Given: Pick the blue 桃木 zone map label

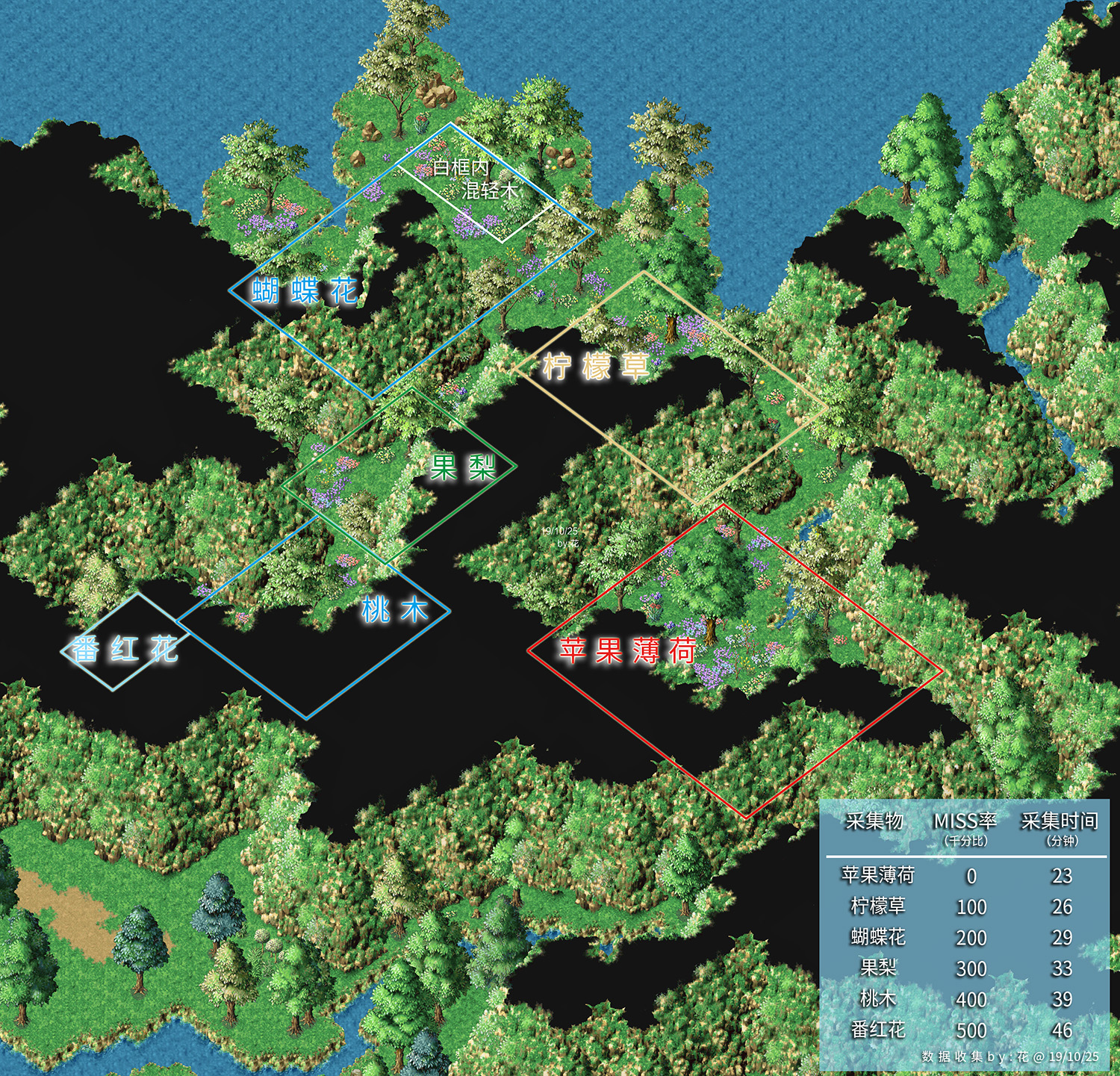Looking at the screenshot, I should [394, 610].
